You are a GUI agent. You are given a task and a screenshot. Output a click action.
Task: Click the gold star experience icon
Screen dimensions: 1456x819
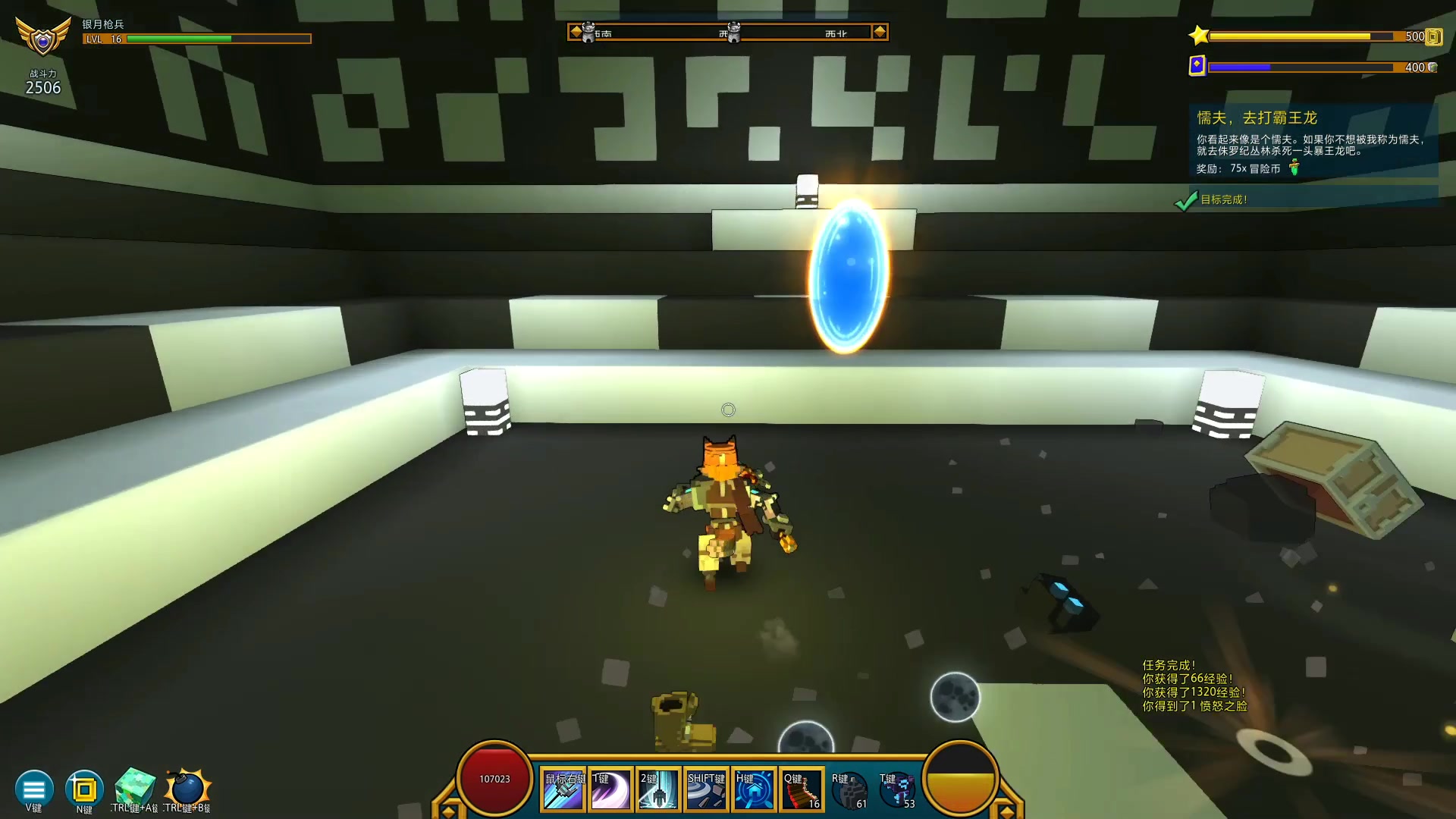click(x=1199, y=36)
